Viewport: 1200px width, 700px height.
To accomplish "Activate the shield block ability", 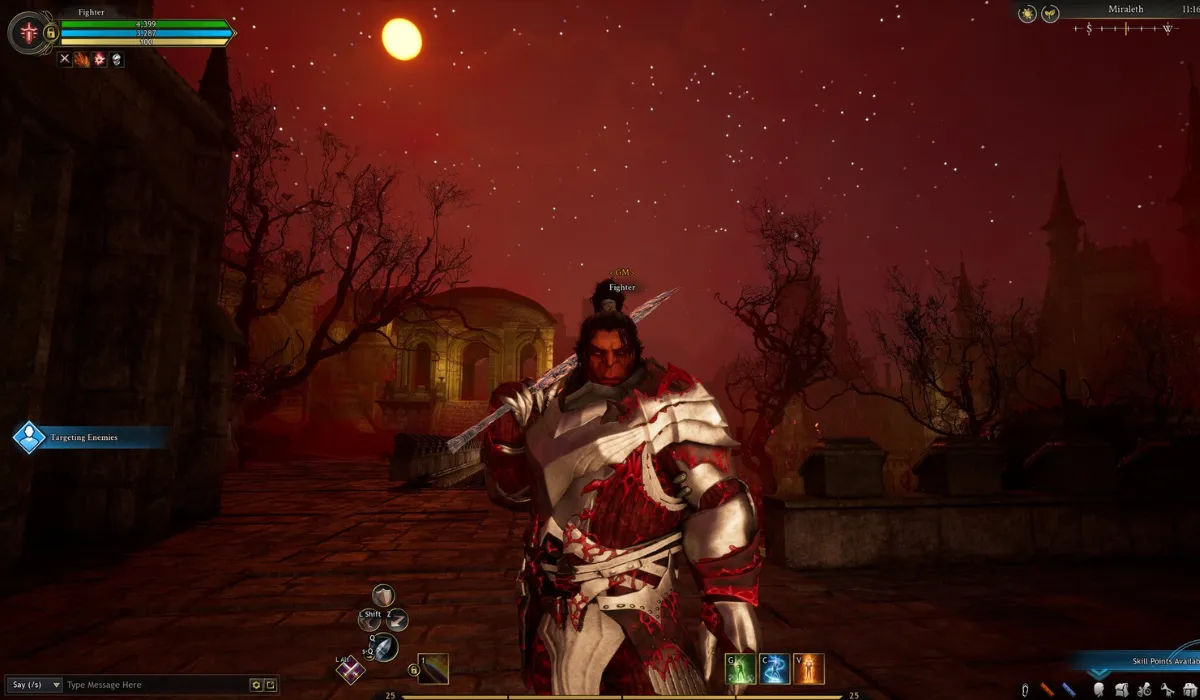I will [383, 597].
